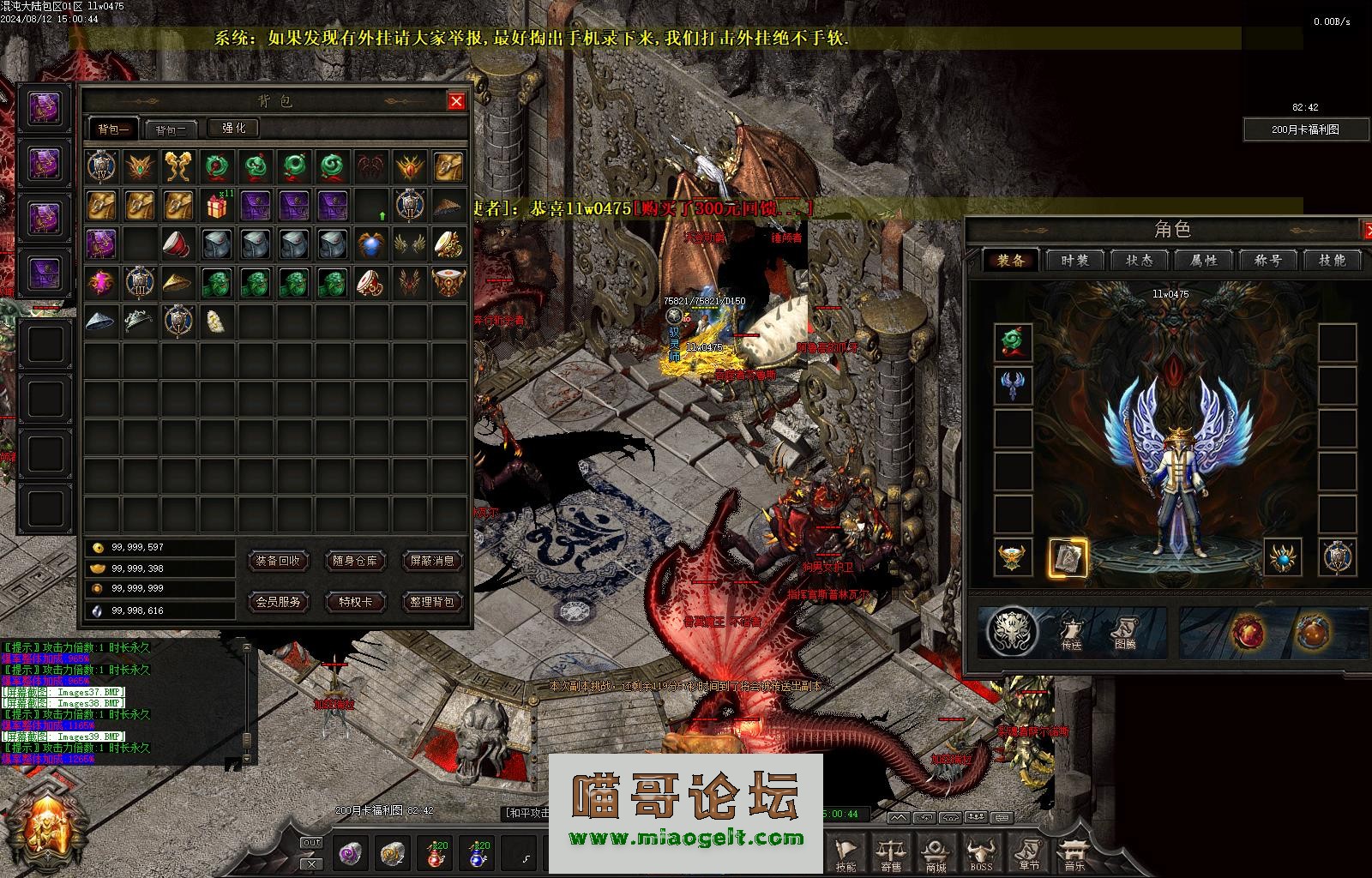This screenshot has height=878, width=1372.
Task: Click the 装备回收 equipment recycle button
Action: tap(278, 561)
